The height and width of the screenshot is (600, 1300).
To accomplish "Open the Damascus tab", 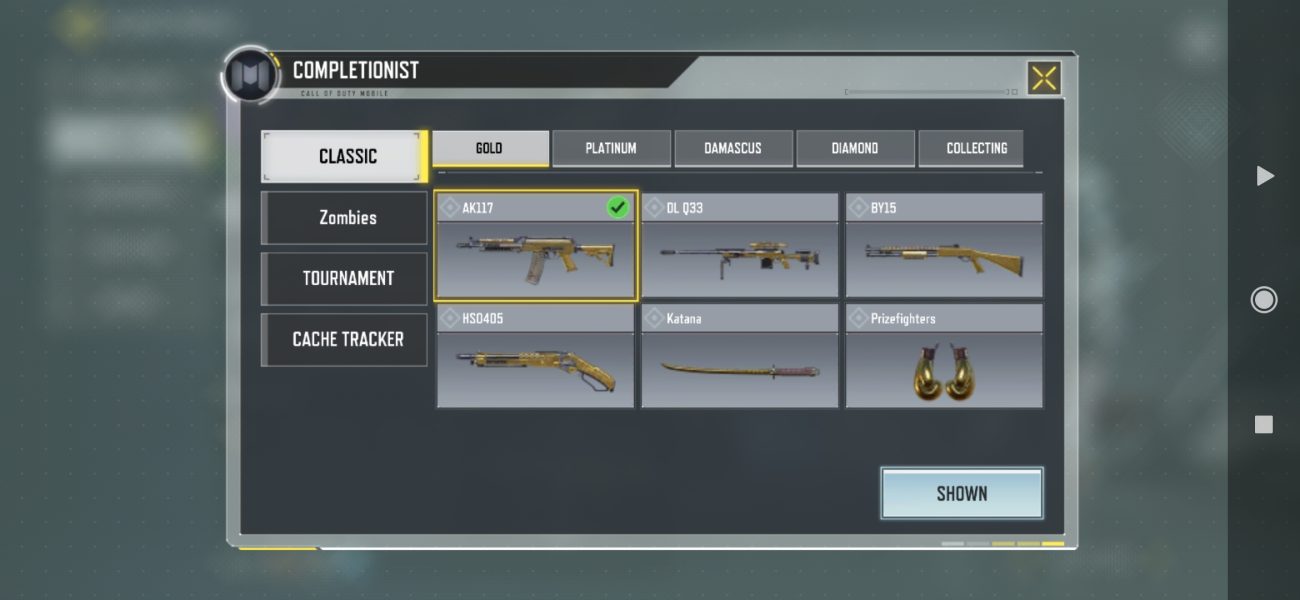I will point(733,148).
